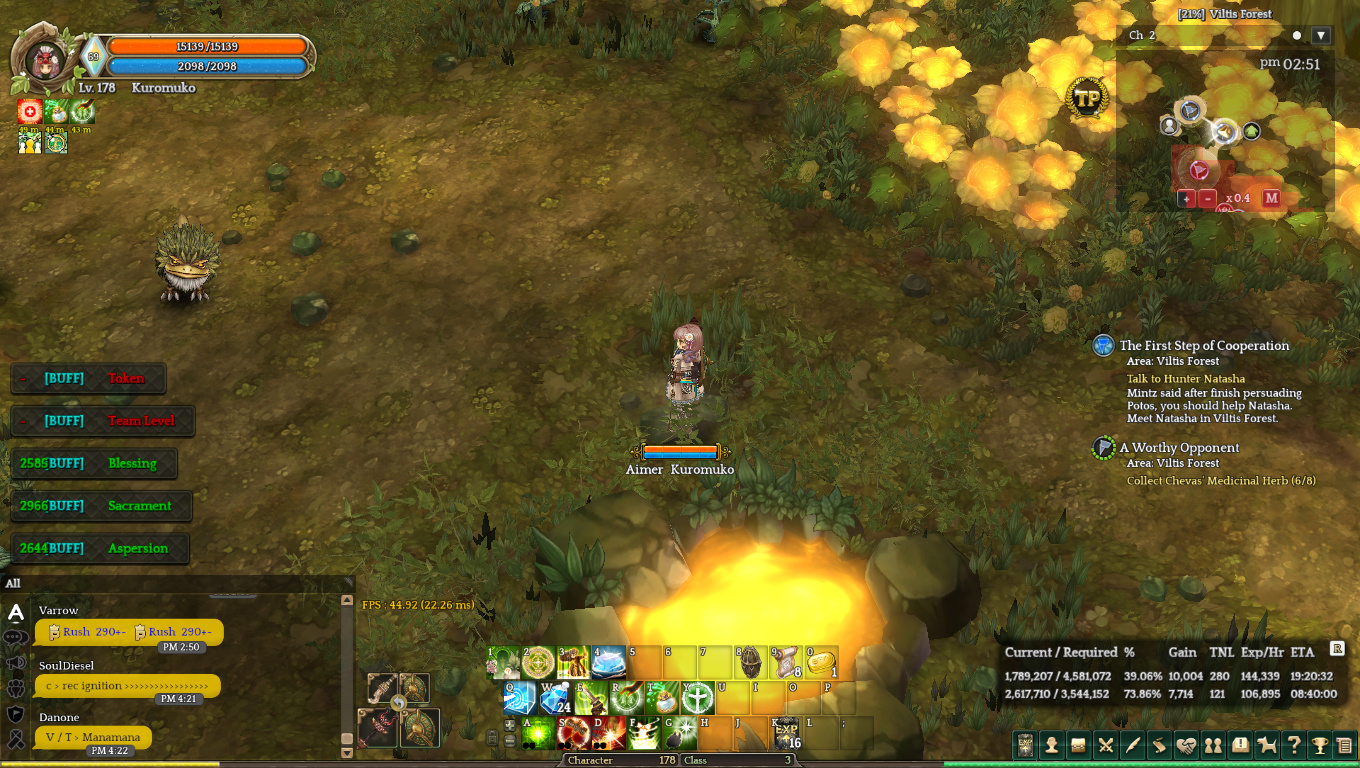Viewport: 1360px width, 768px height.
Task: Open the channel dropdown arrow
Action: click(1321, 35)
